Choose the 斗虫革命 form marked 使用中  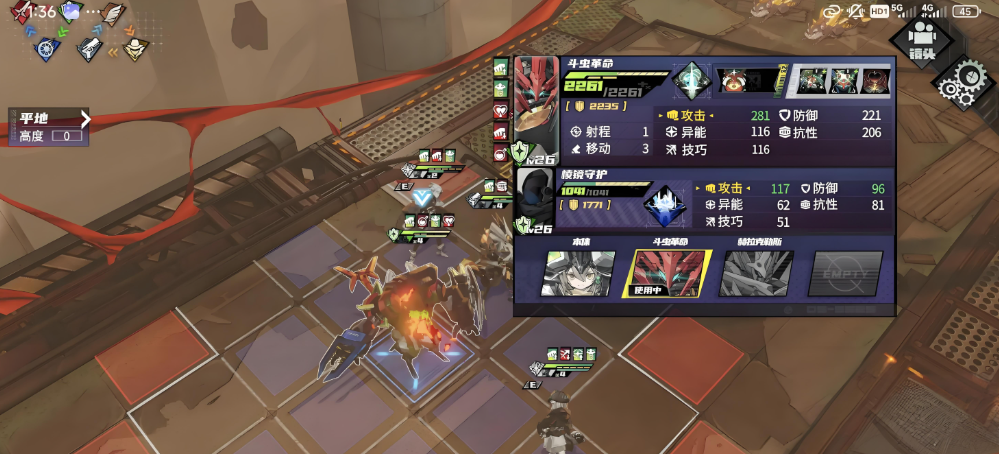672,273
